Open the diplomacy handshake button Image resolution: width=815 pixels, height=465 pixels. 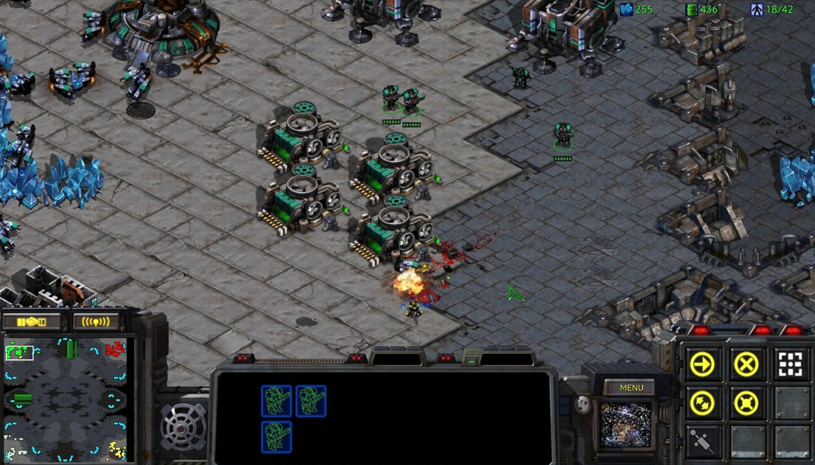[32, 322]
